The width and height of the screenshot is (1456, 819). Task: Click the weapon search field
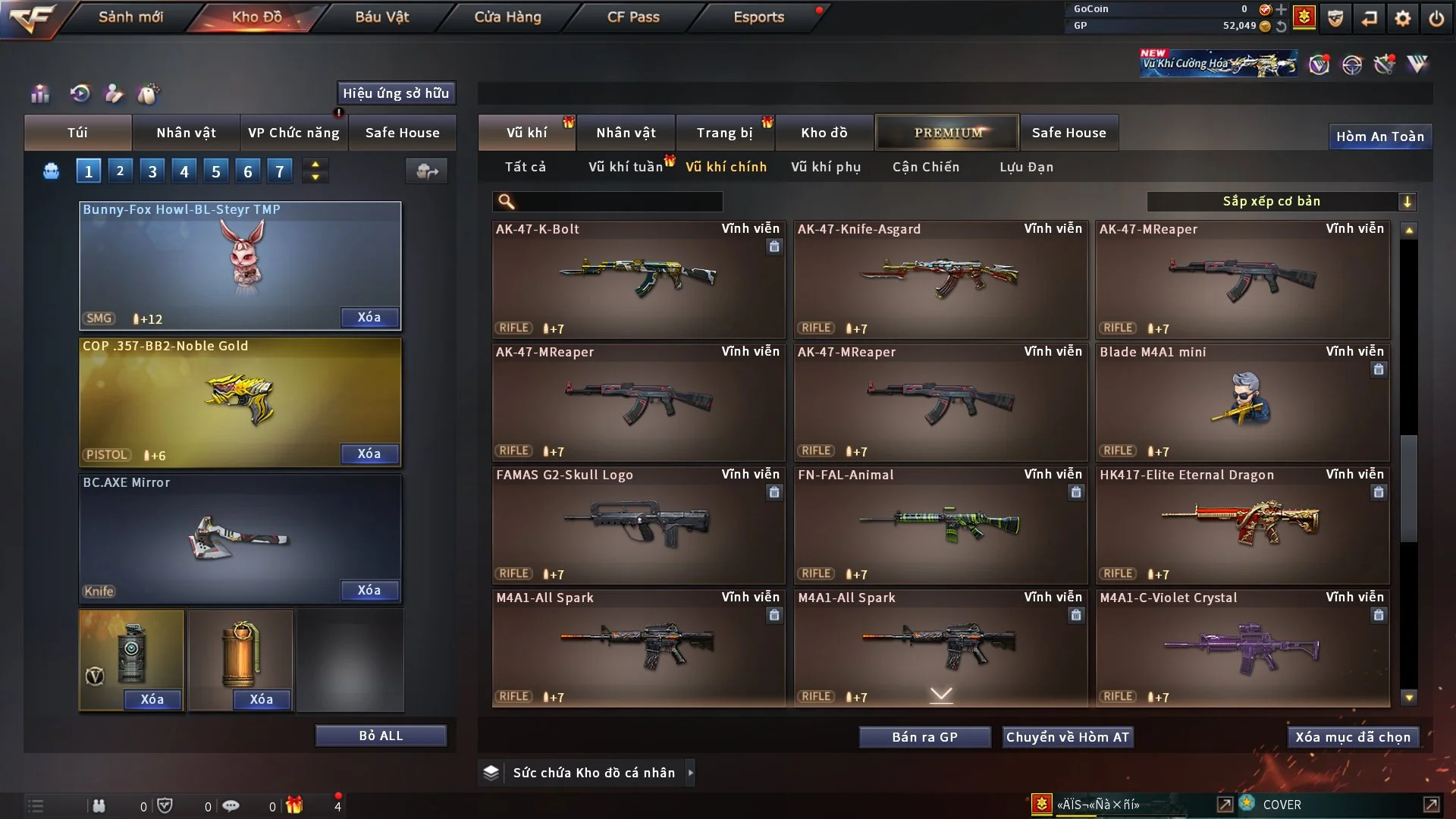618,202
